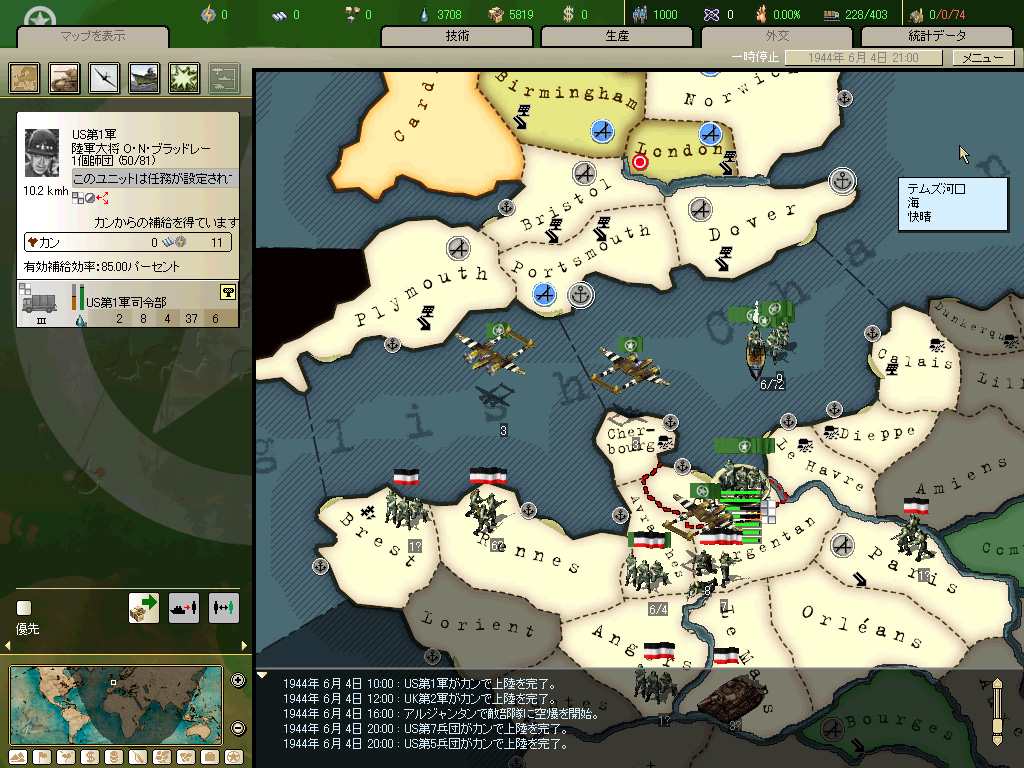Select the airplane air units filter icon
Screen dimensions: 1024x768
click(105, 77)
